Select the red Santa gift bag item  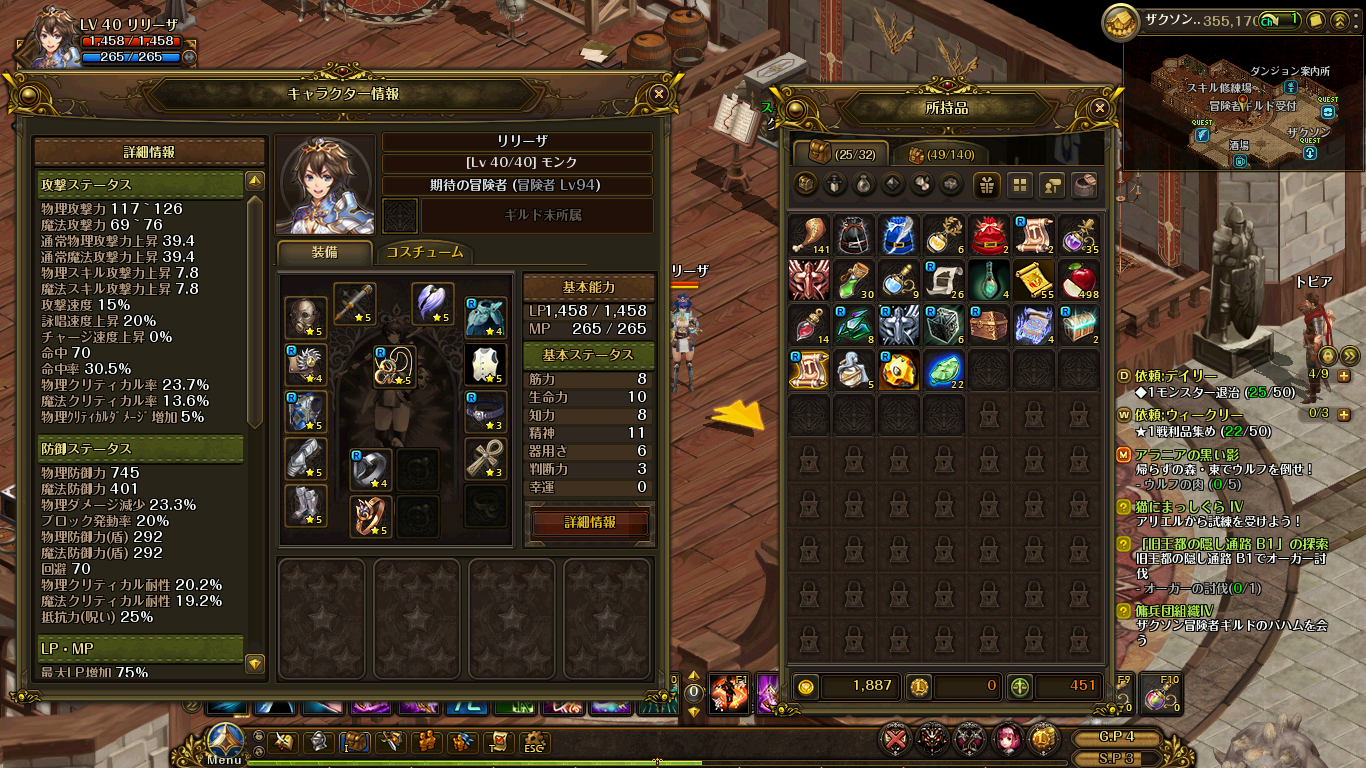[988, 235]
